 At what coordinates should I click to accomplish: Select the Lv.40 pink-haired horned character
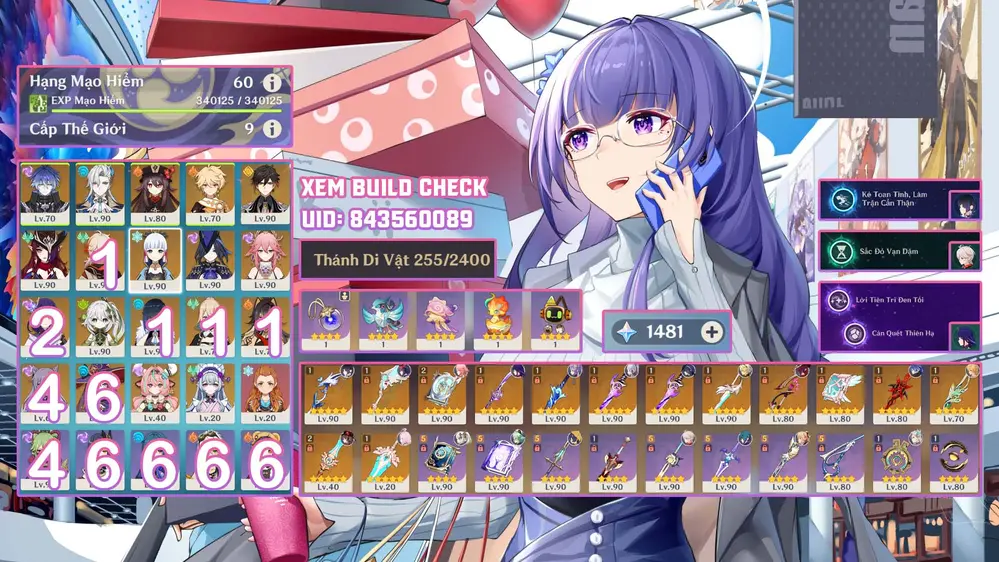pyautogui.click(x=155, y=392)
